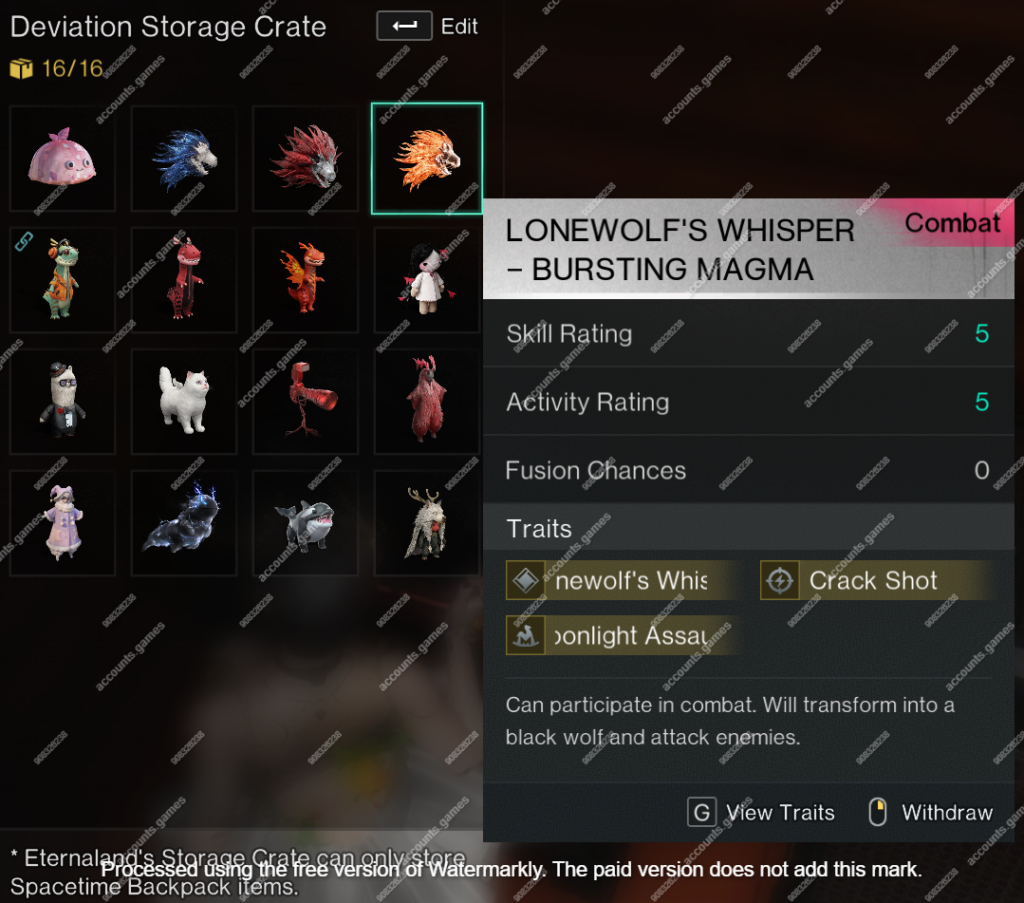Select the white figure wearing a tuxedo
1024x903 pixels.
[x=62, y=402]
